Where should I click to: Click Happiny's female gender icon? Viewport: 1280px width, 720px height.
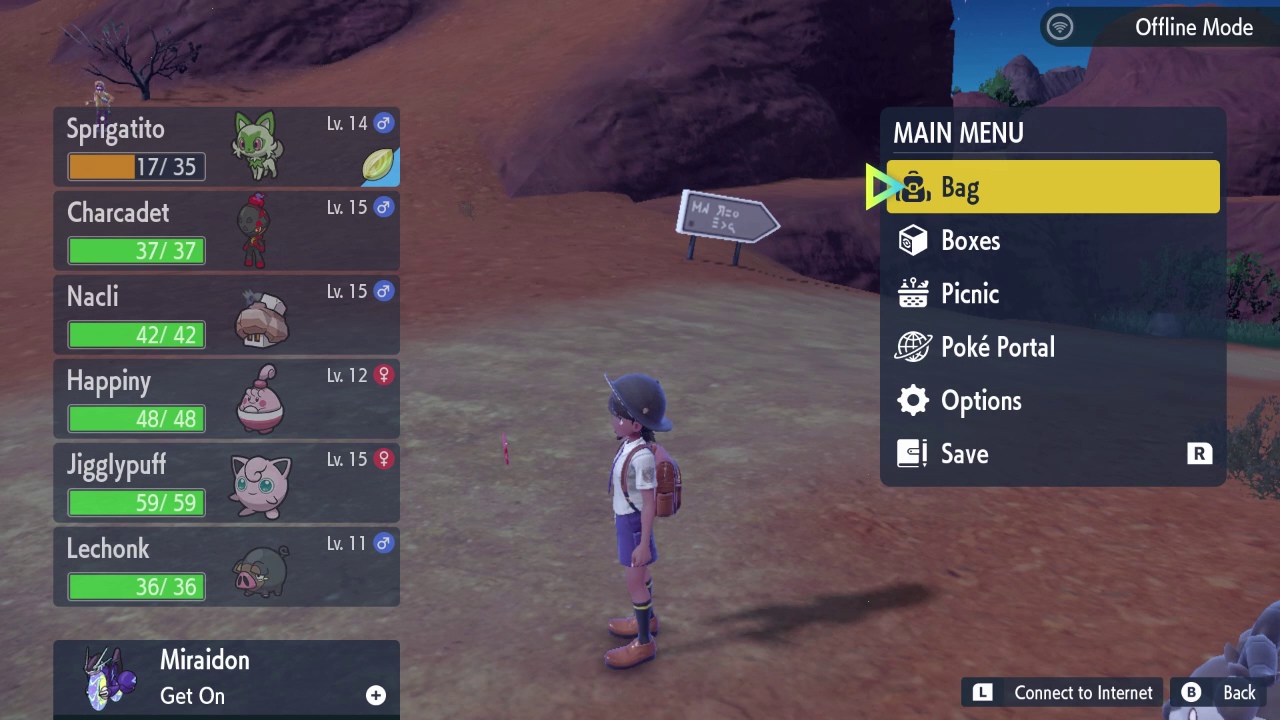383,375
